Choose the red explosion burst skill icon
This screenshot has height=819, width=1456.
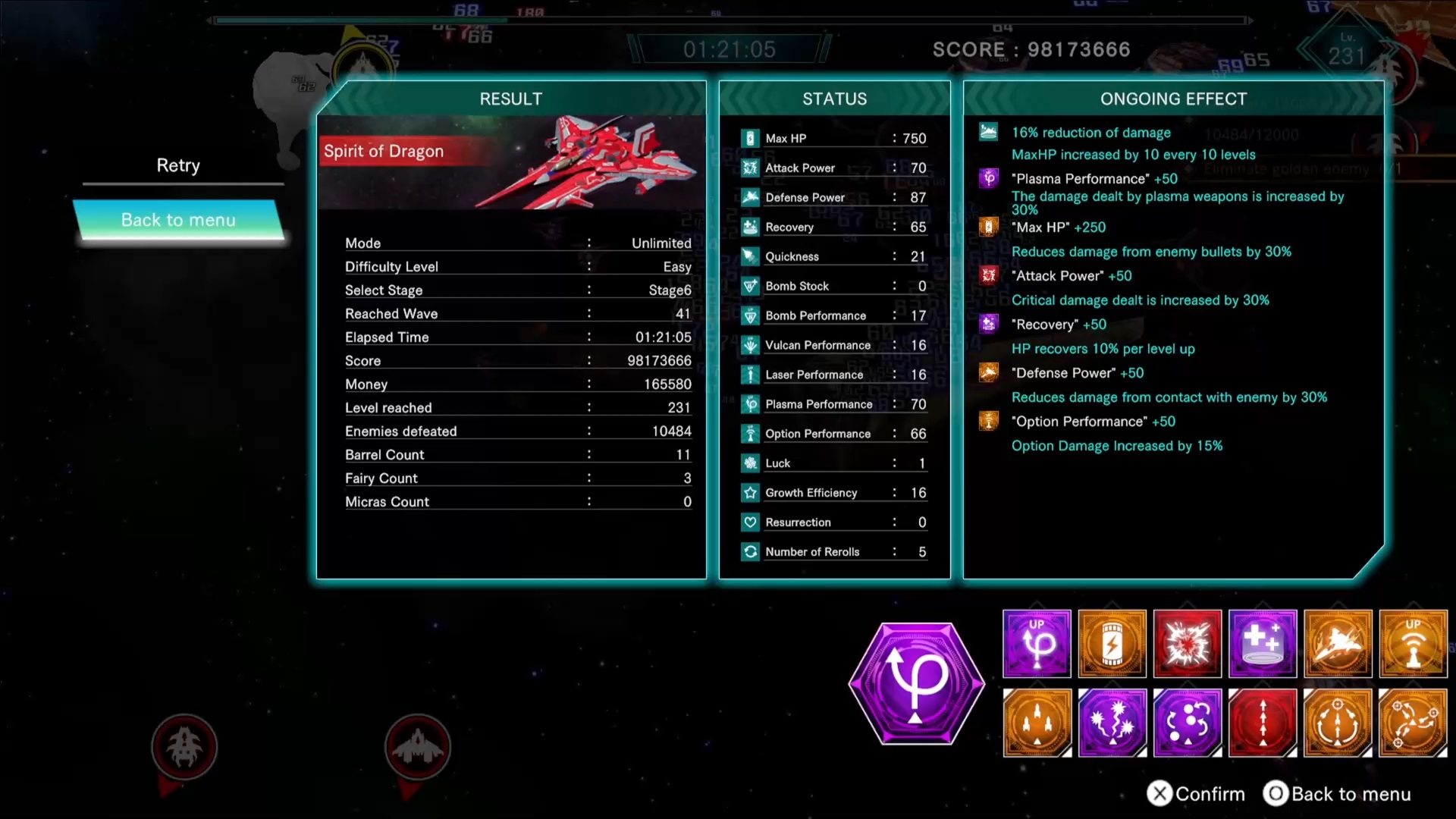pos(1187,644)
